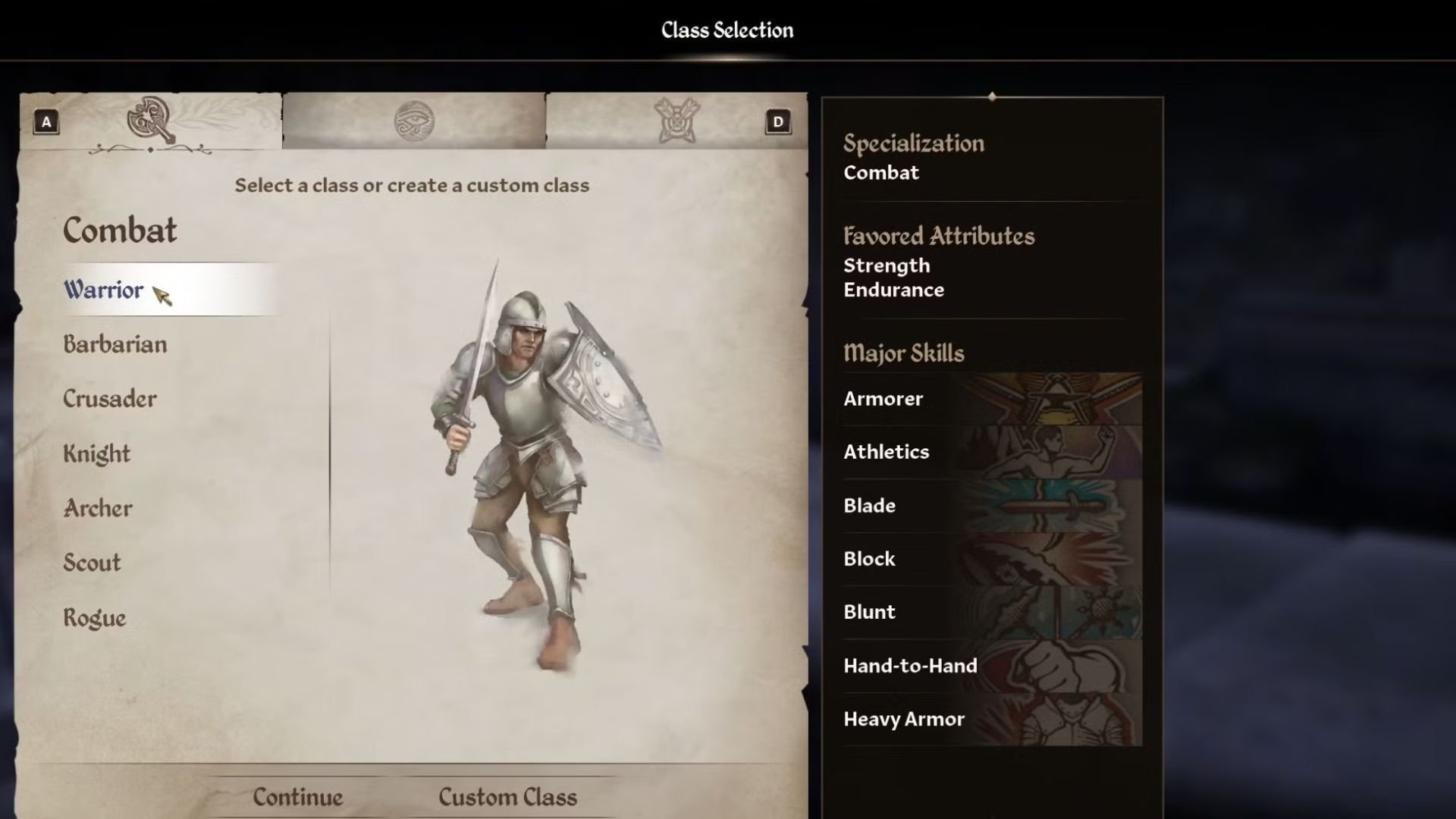Pick the Rogue class

95,618
